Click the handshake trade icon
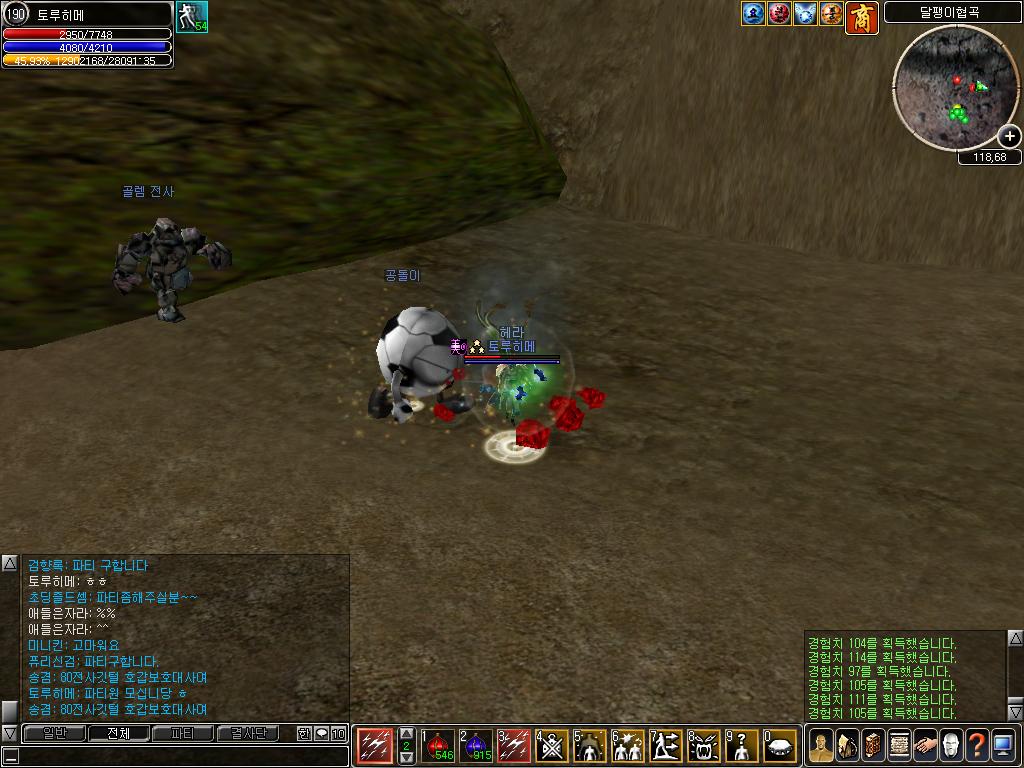This screenshot has width=1024, height=768. pyautogui.click(x=925, y=745)
